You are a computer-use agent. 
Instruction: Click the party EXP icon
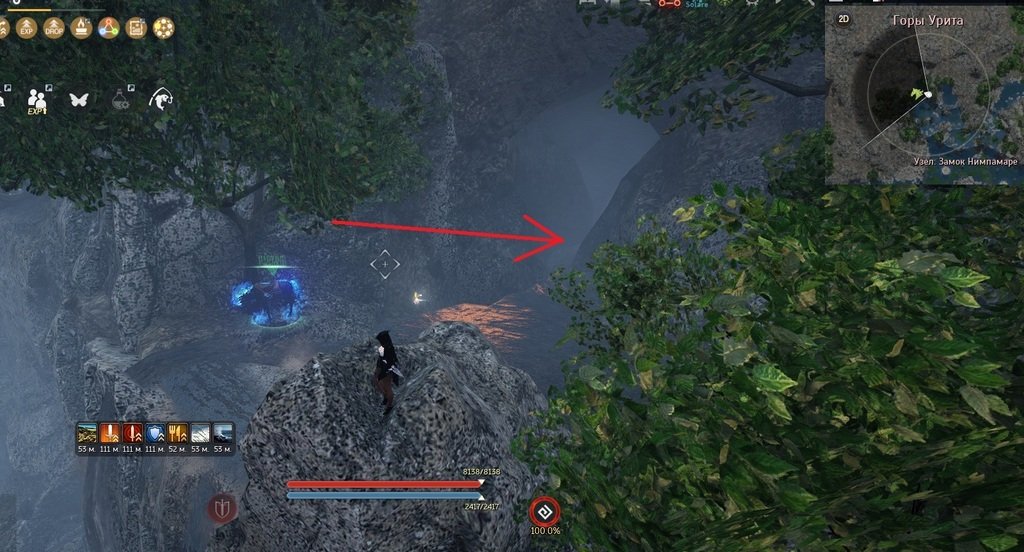click(37, 100)
